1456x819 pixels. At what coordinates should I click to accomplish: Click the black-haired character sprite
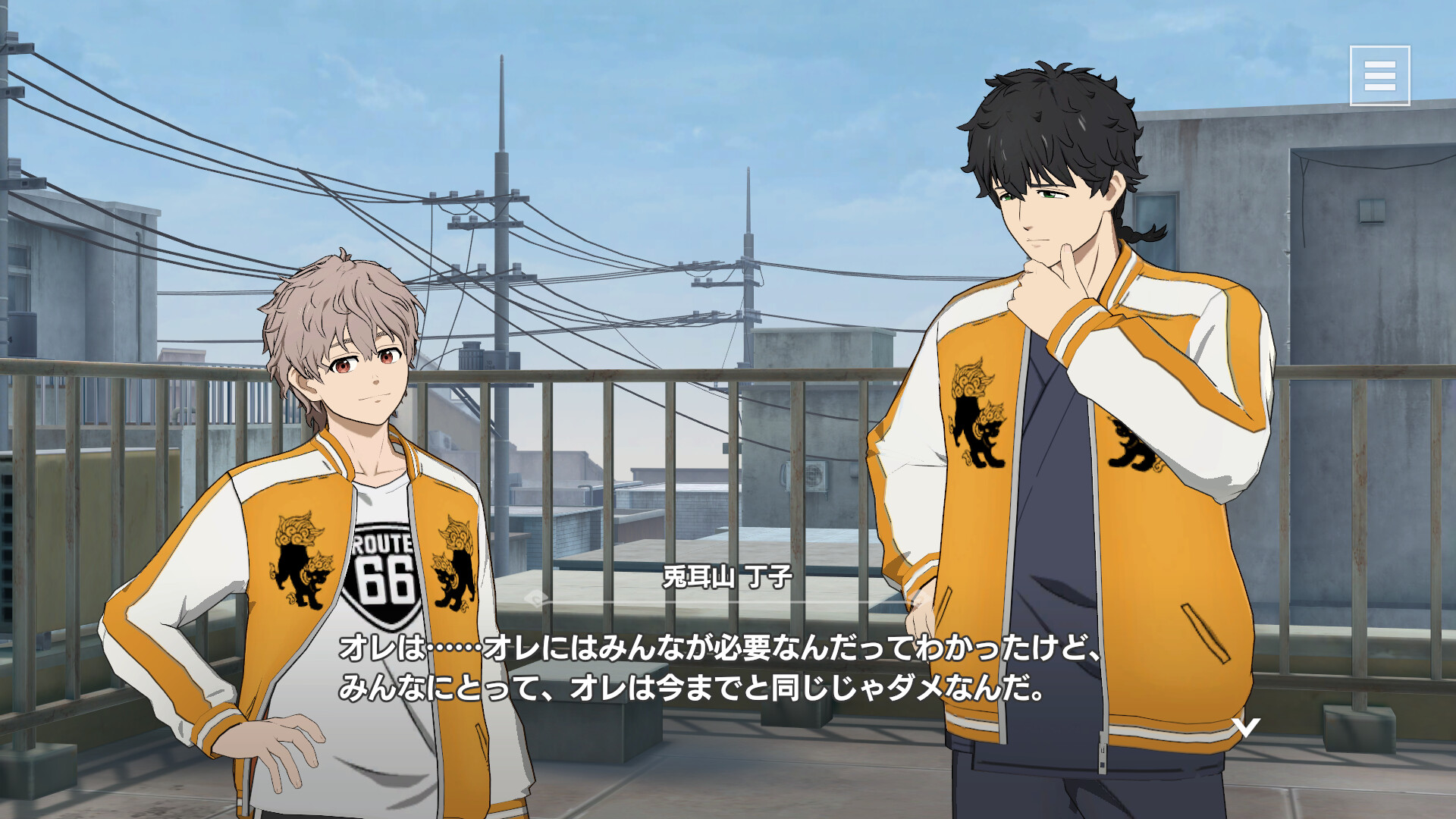[x=1062, y=379]
